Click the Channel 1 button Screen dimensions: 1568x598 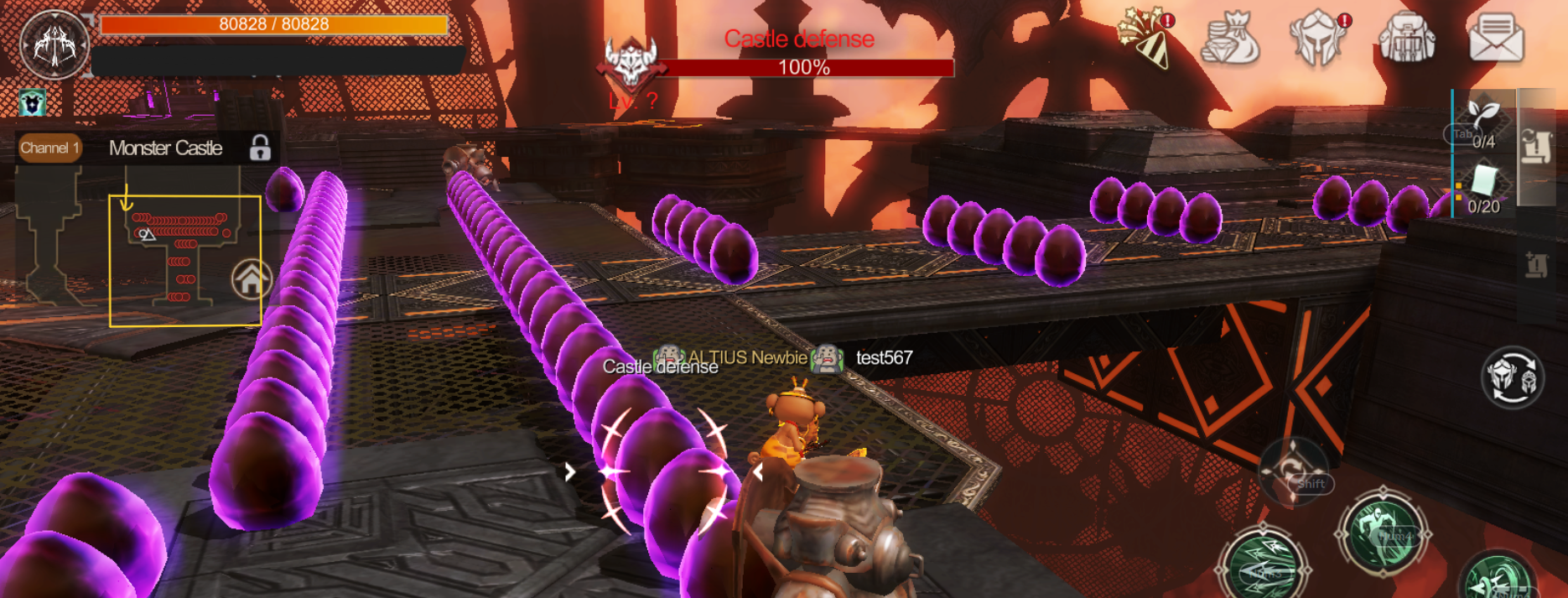[x=49, y=148]
